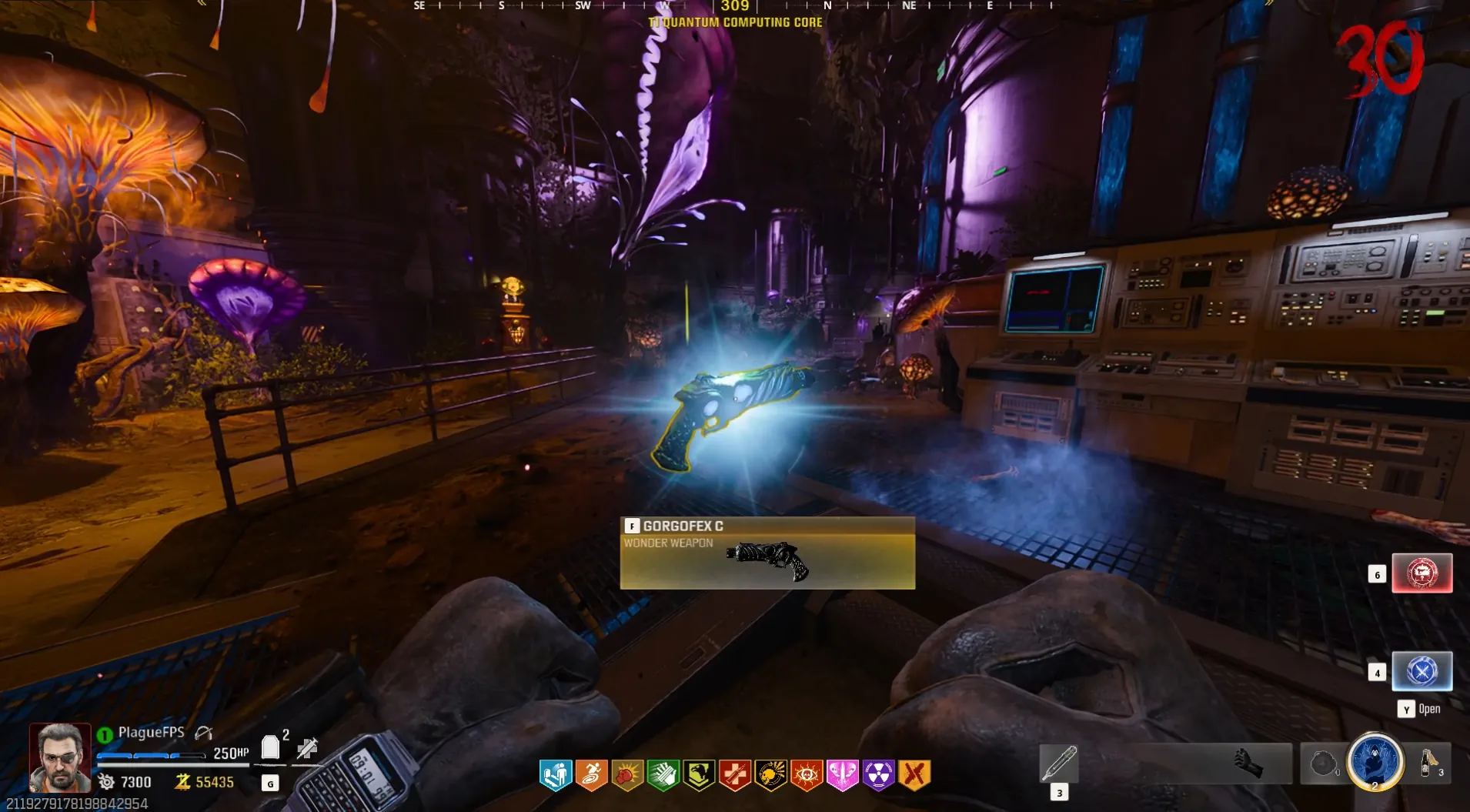
Task: Select the yellow crossed-guns Mule Kick perk
Action: (x=914, y=775)
